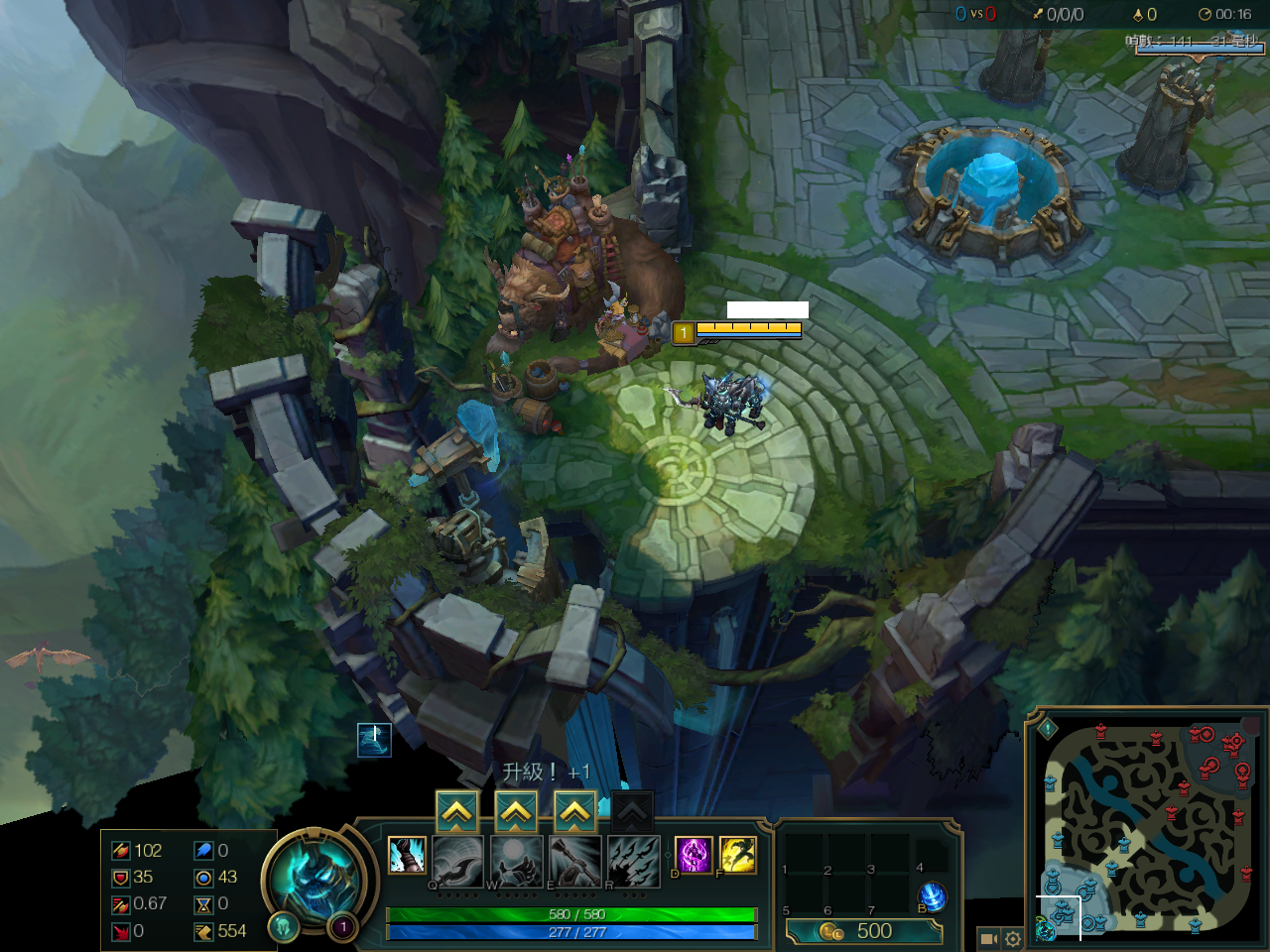Click the blue Recall button
This screenshot has height=952, width=1270.
coord(932,897)
